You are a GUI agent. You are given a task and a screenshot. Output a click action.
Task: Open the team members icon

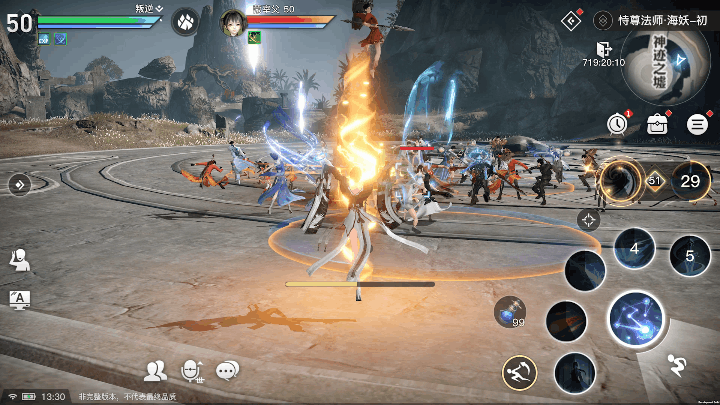click(155, 371)
